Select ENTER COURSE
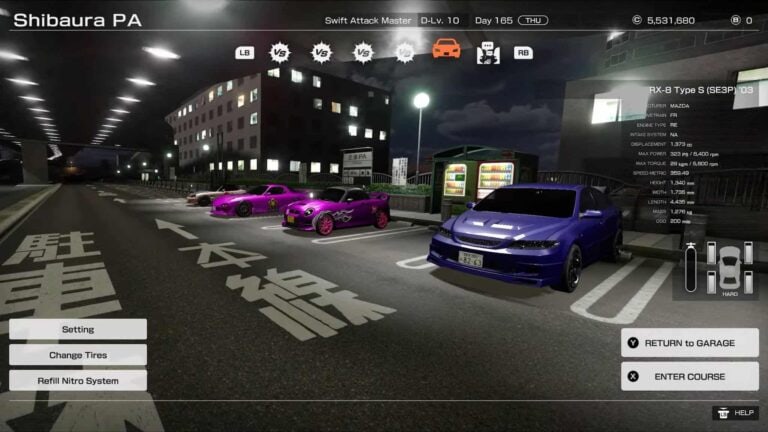 pyautogui.click(x=689, y=377)
